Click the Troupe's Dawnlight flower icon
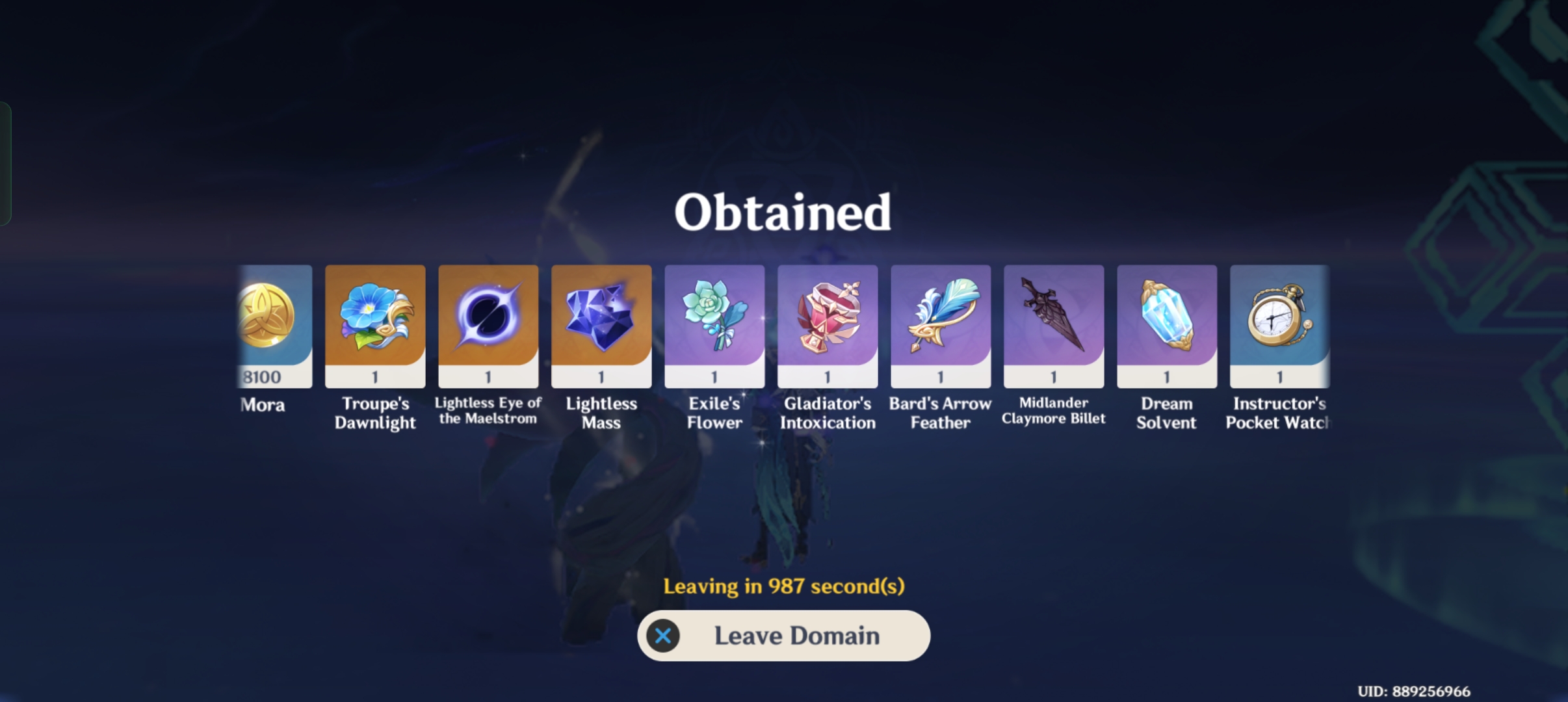 pos(376,318)
